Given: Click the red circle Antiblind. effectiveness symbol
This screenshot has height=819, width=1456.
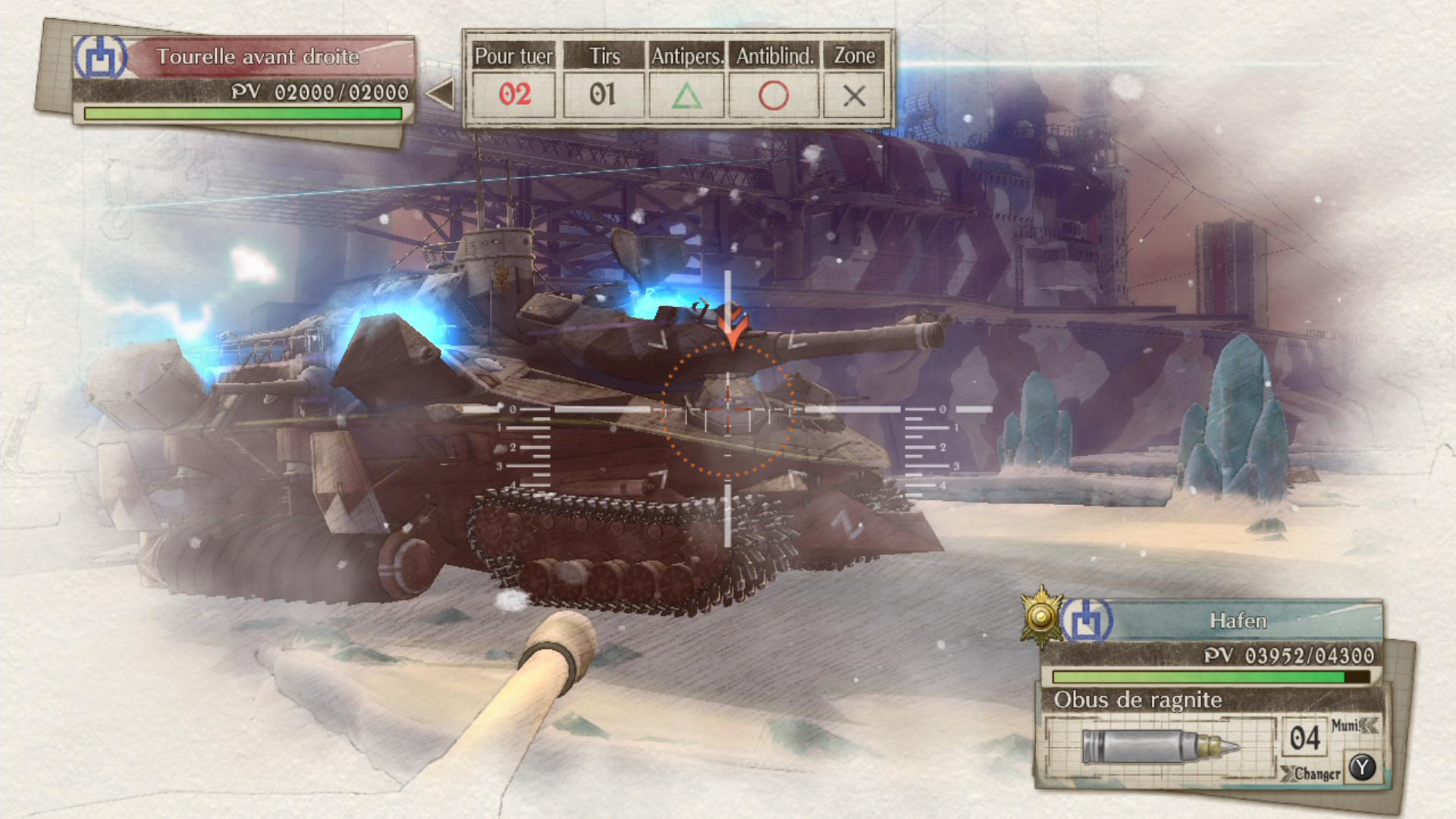Looking at the screenshot, I should [773, 96].
